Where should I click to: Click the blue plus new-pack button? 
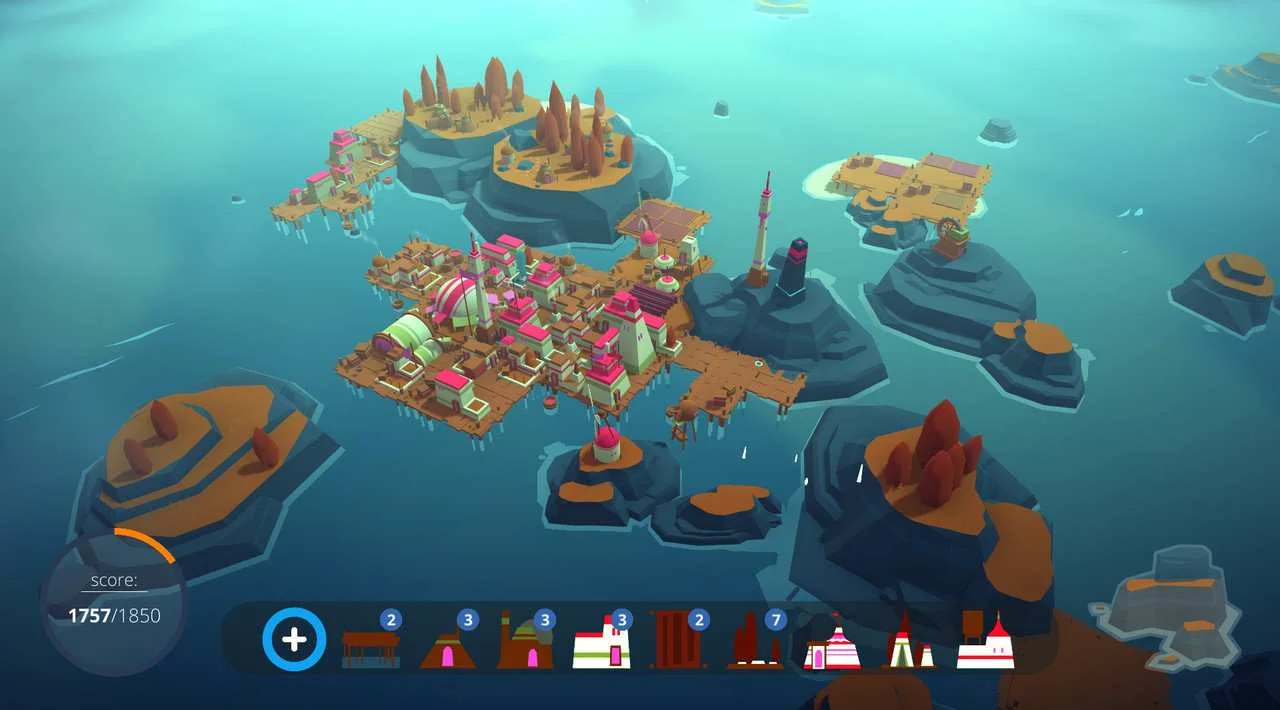point(294,639)
